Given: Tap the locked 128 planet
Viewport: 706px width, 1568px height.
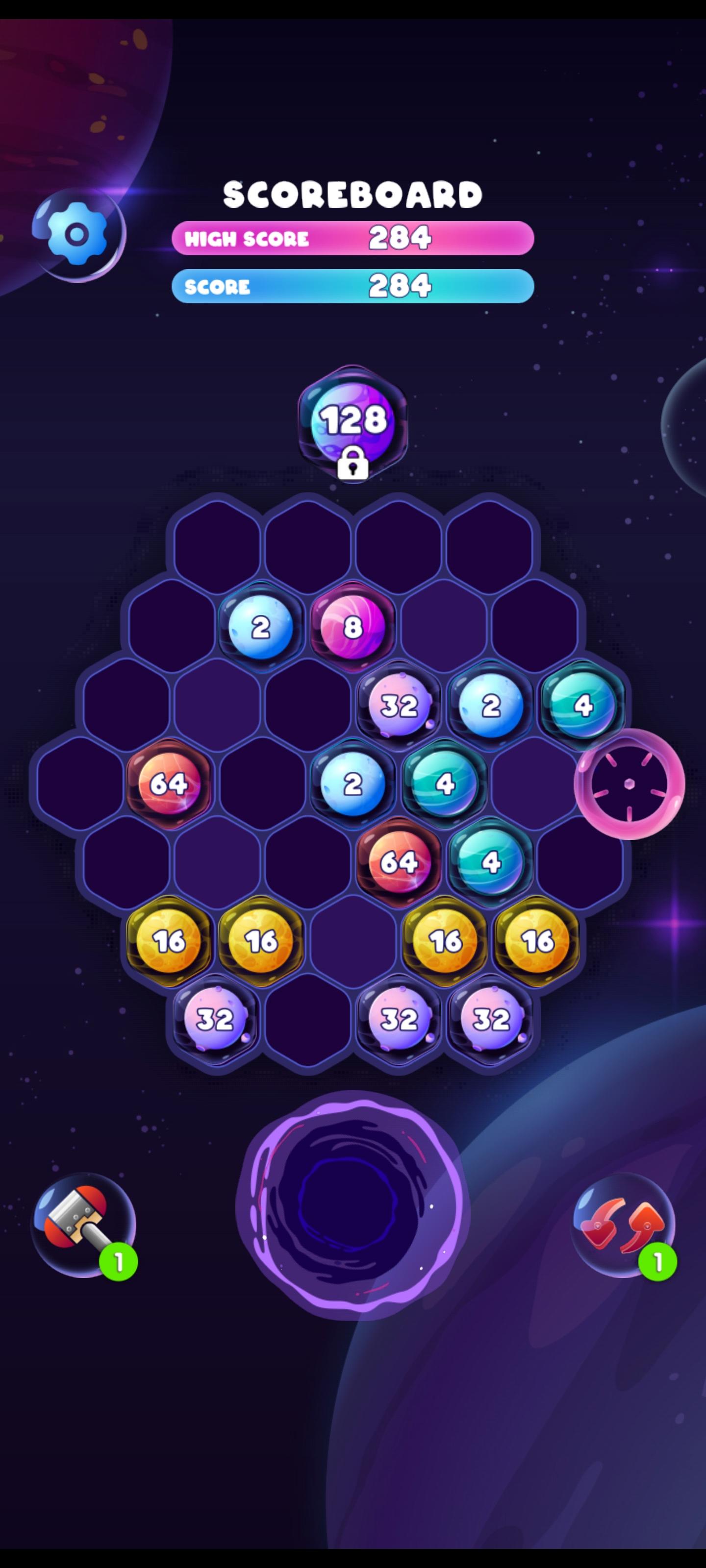Looking at the screenshot, I should point(353,420).
